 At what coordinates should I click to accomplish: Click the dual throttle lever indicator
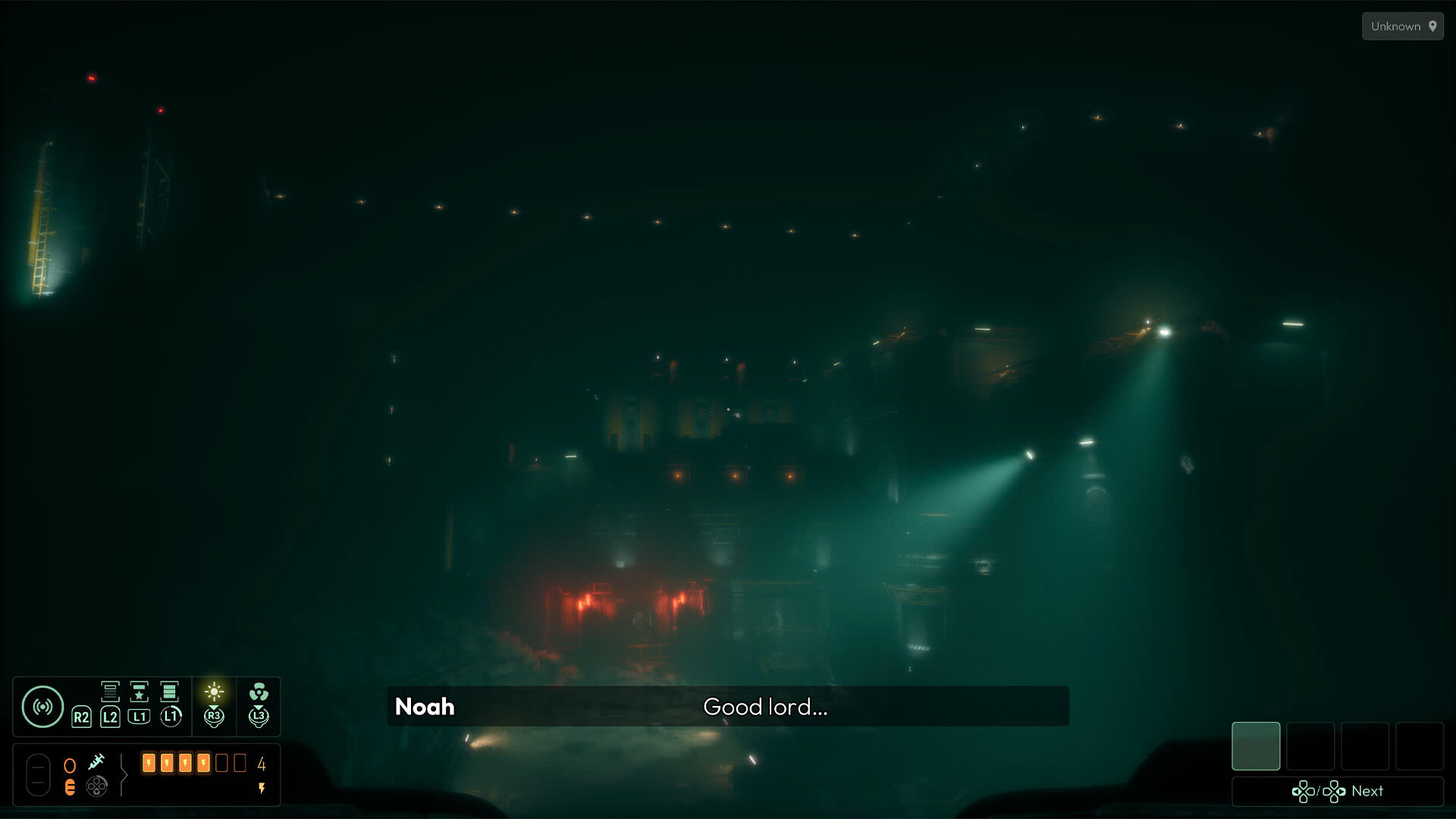(x=39, y=774)
